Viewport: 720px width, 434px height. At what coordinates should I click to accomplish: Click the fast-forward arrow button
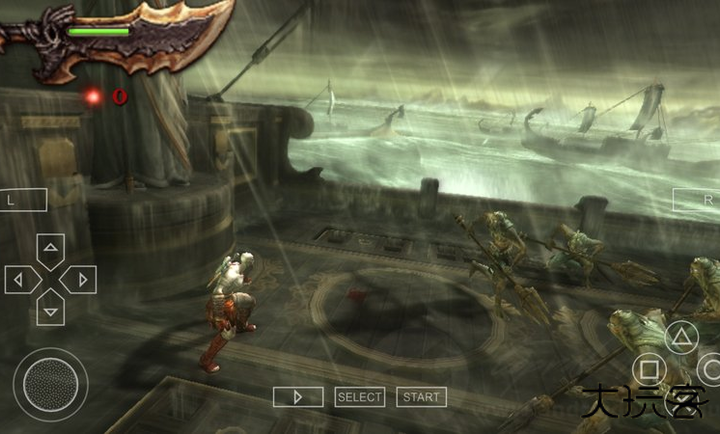[298, 397]
